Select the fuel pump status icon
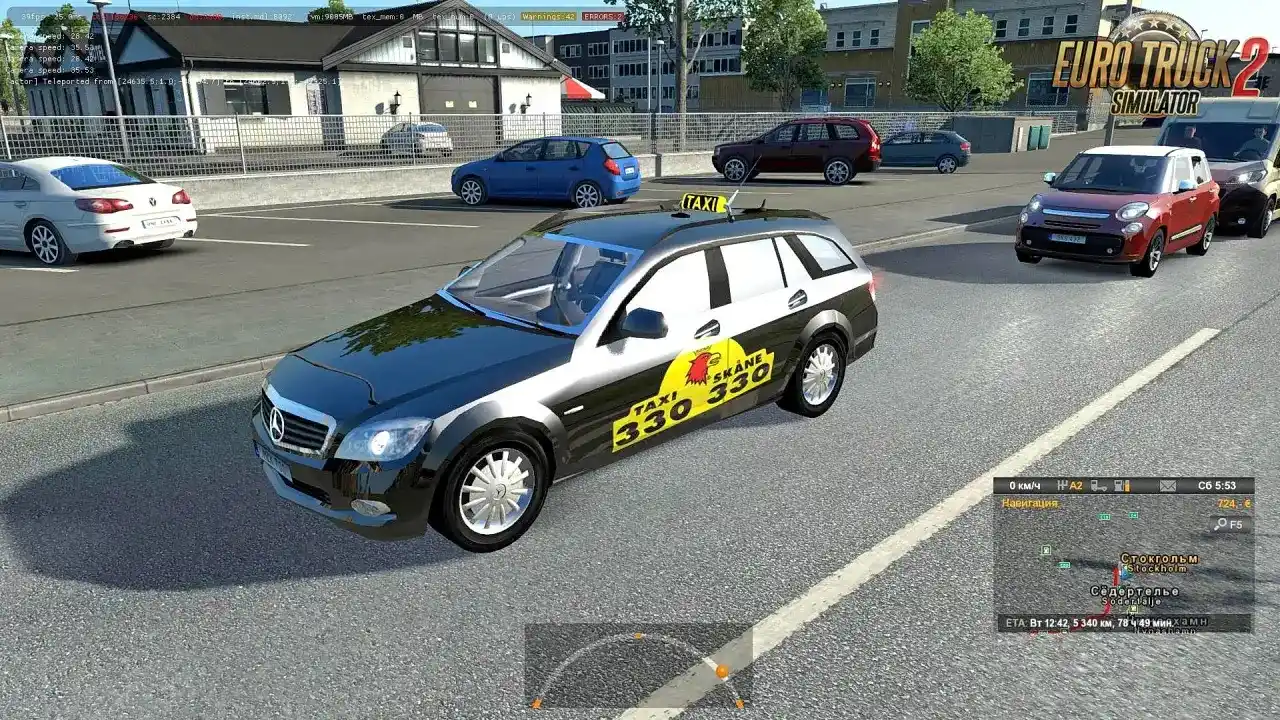Screen dimensions: 1280x720 pyautogui.click(x=1126, y=486)
